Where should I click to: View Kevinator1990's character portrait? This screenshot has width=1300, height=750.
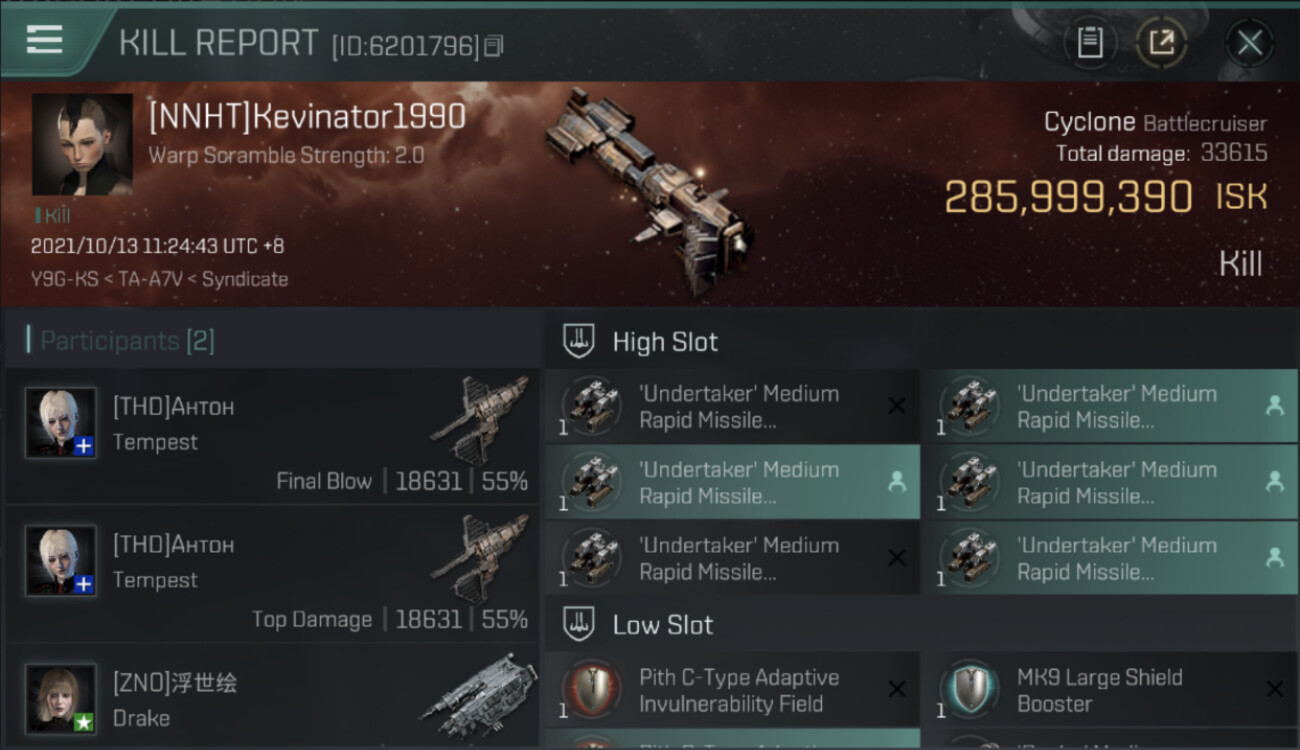coord(82,144)
